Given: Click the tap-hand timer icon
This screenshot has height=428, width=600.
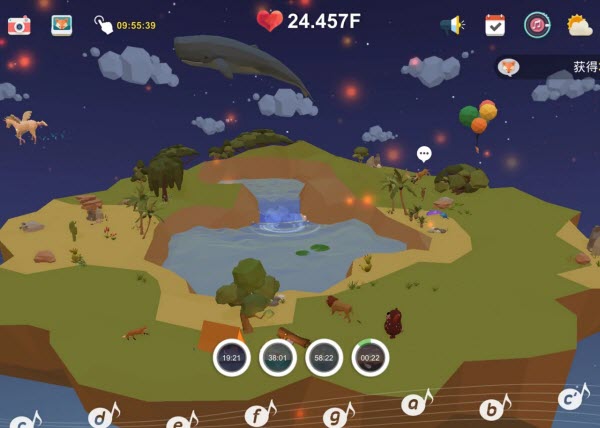Looking at the screenshot, I should tap(103, 25).
